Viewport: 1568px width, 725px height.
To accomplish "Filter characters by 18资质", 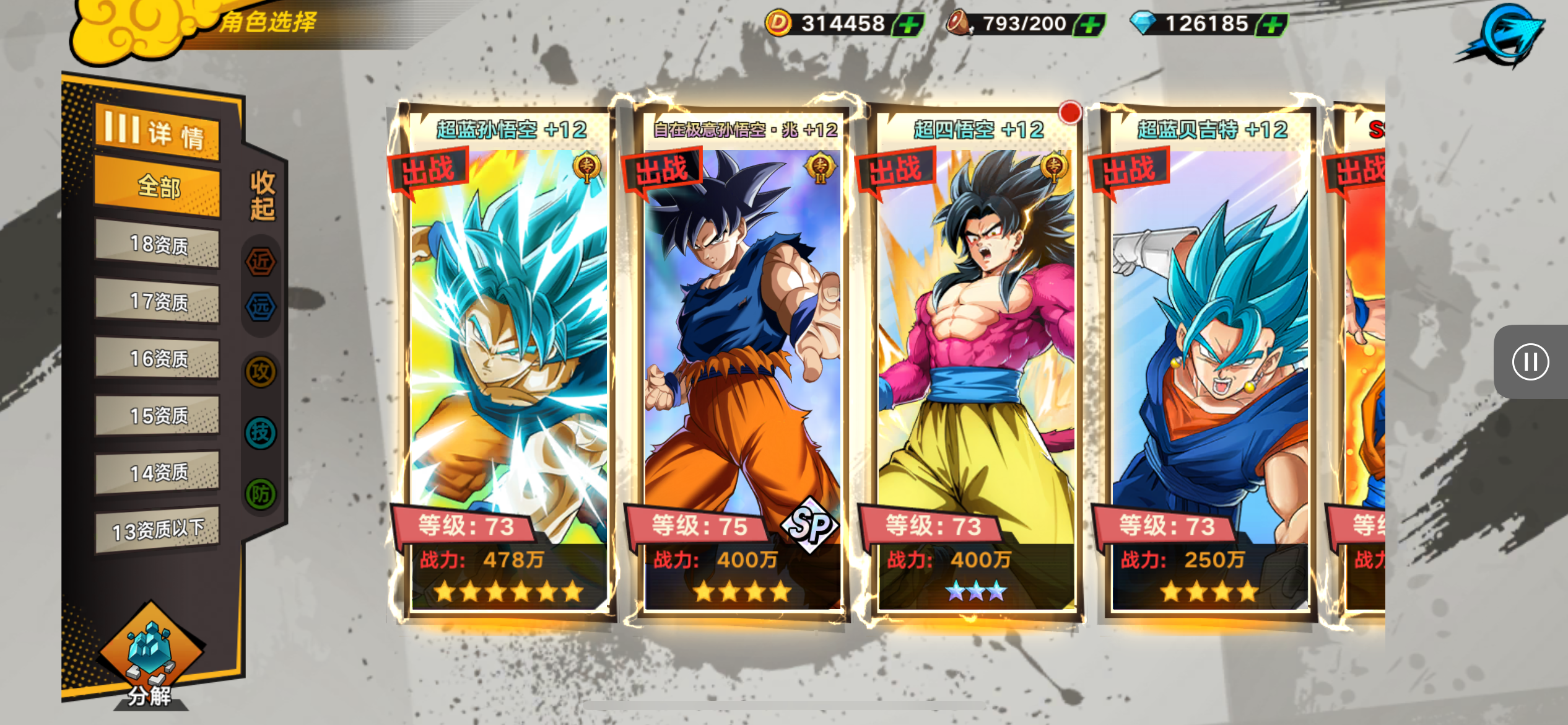I will [x=157, y=245].
